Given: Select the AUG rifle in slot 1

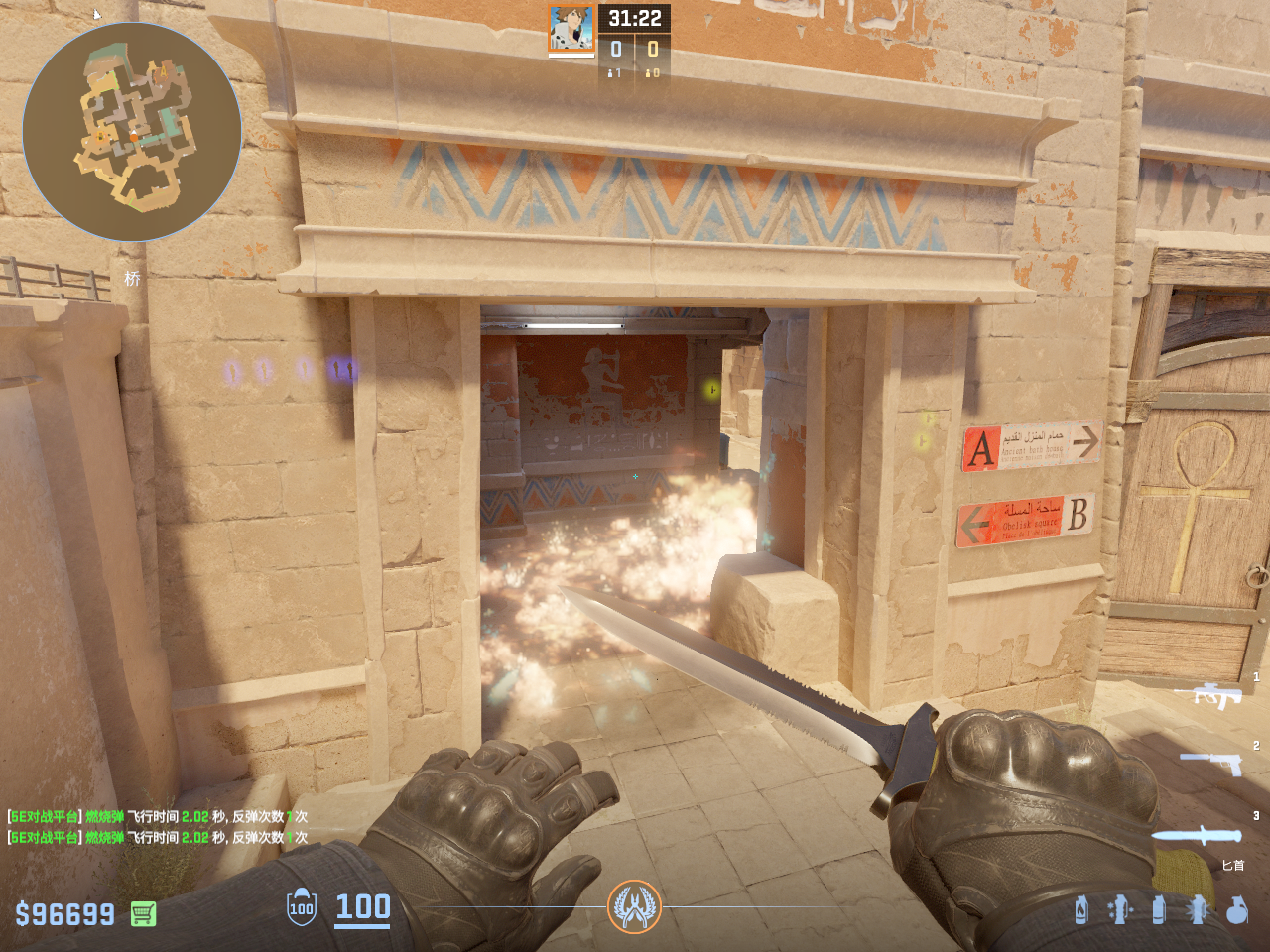Looking at the screenshot, I should (1208, 695).
